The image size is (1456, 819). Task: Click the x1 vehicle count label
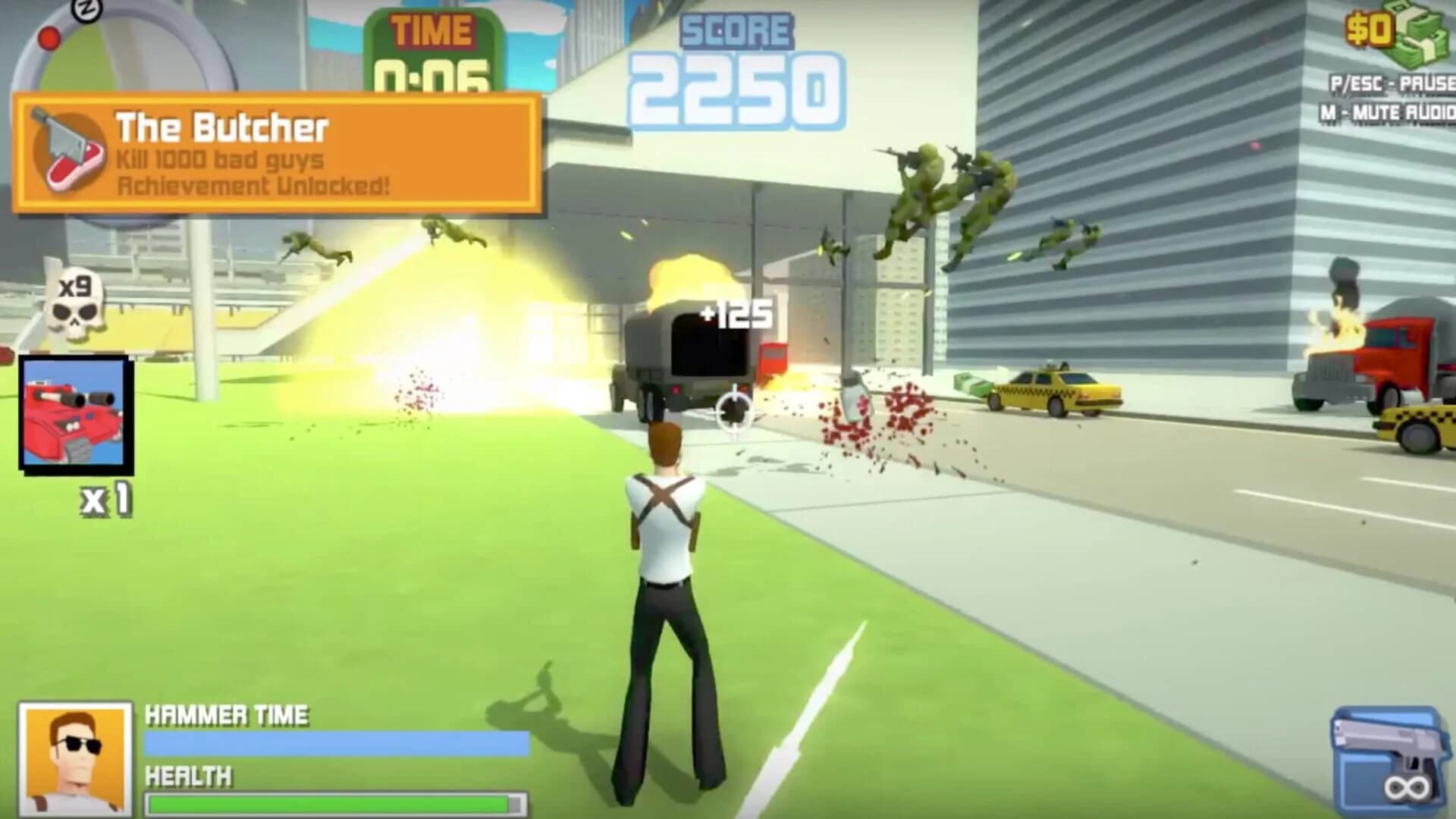(x=104, y=499)
